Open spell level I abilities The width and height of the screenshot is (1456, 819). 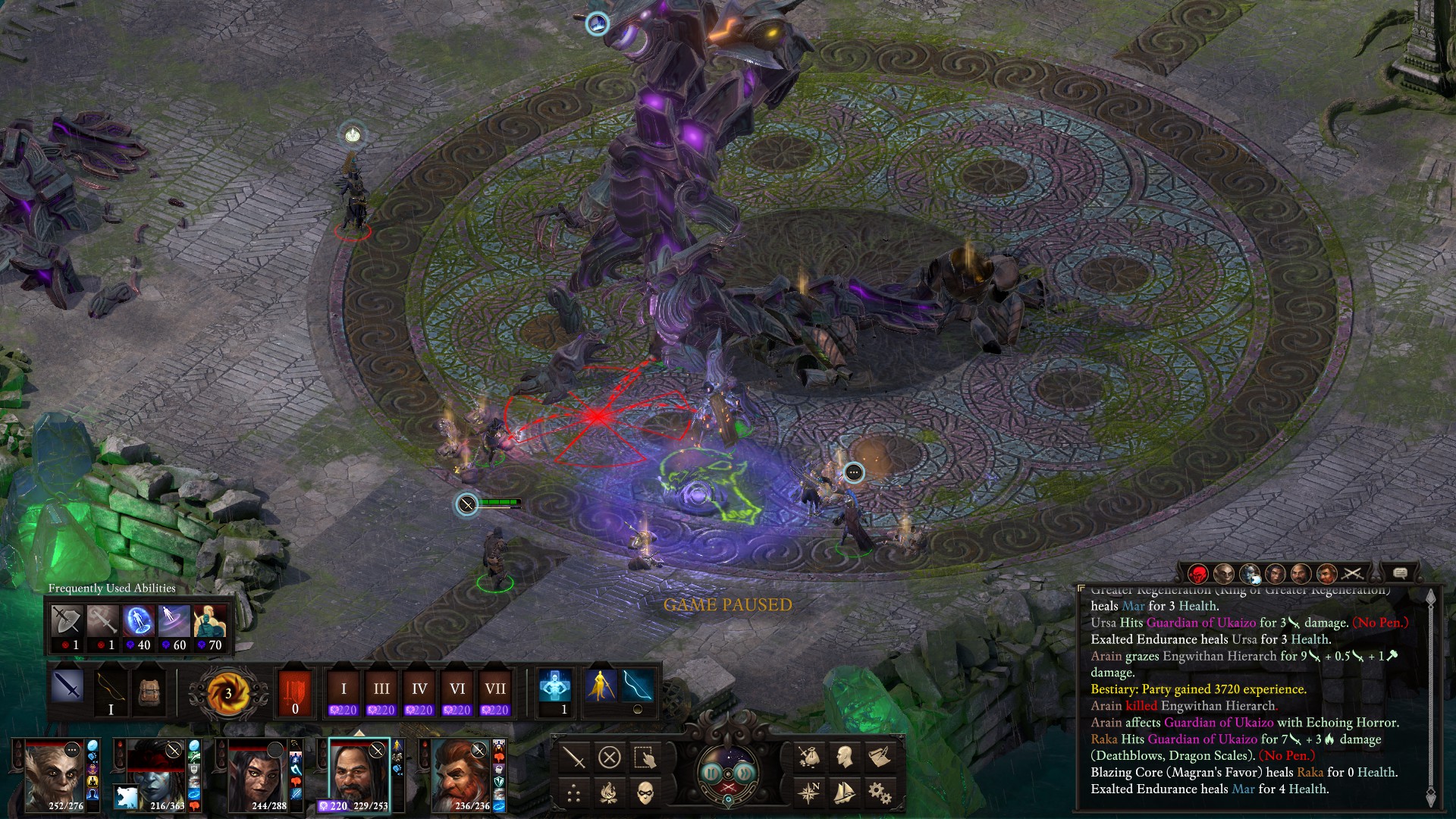coord(344,692)
